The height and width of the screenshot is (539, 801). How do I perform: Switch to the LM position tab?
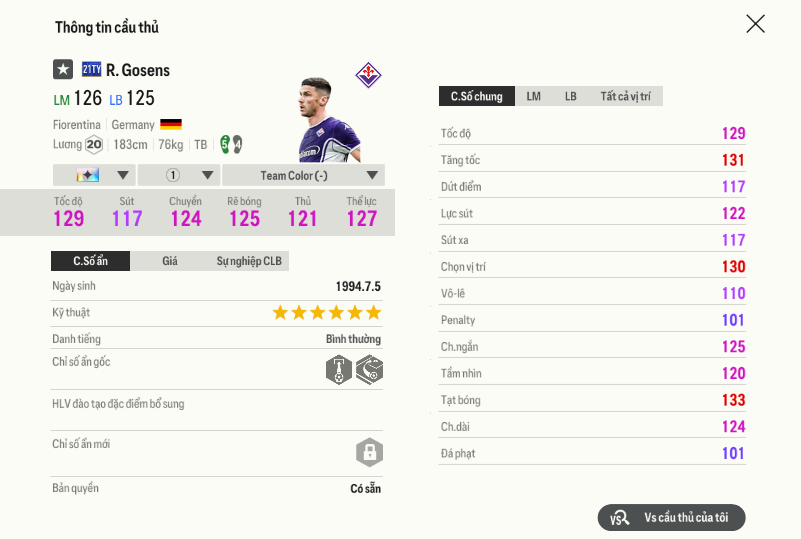[534, 96]
